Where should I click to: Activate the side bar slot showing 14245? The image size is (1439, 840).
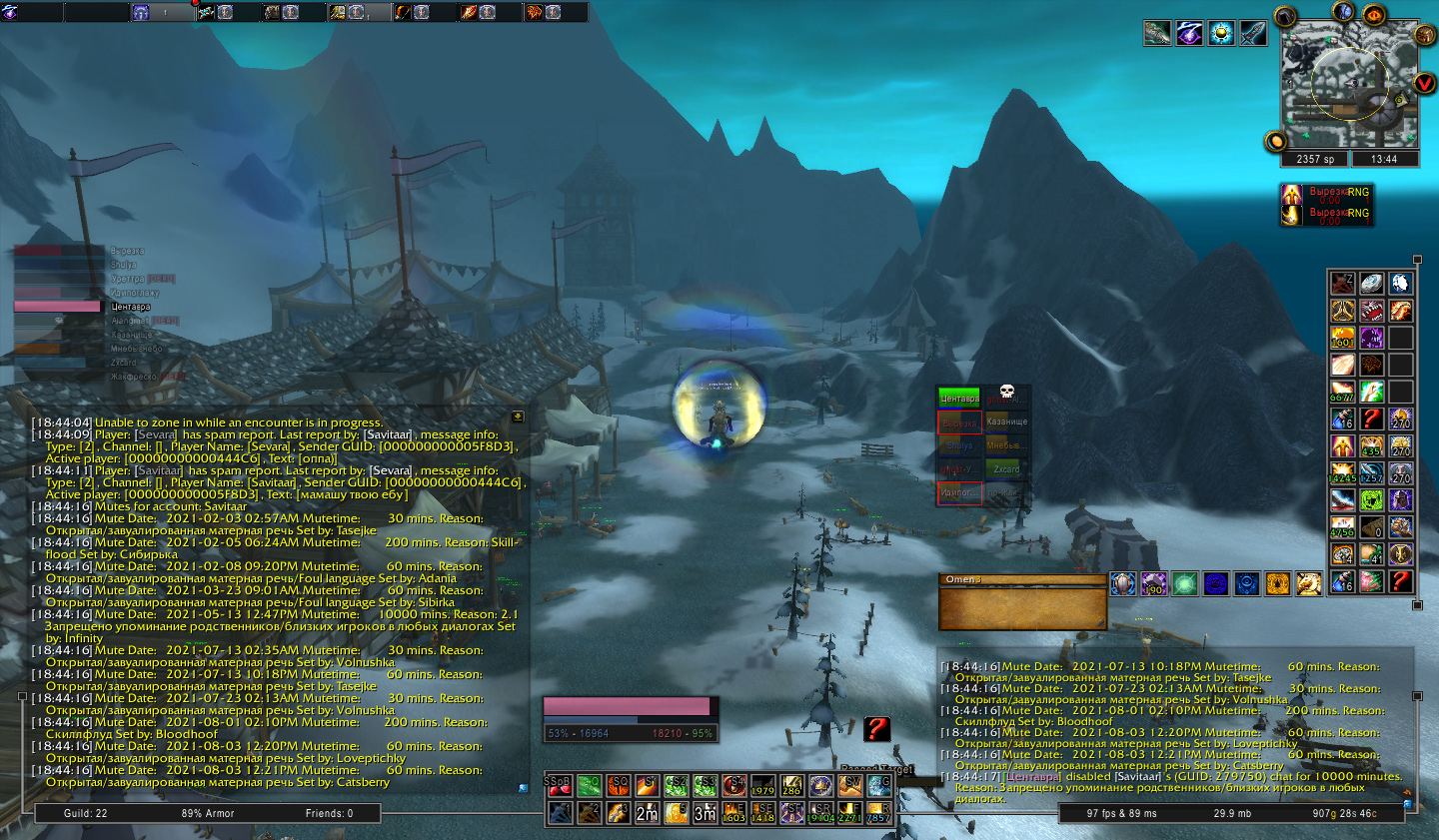(x=1342, y=473)
